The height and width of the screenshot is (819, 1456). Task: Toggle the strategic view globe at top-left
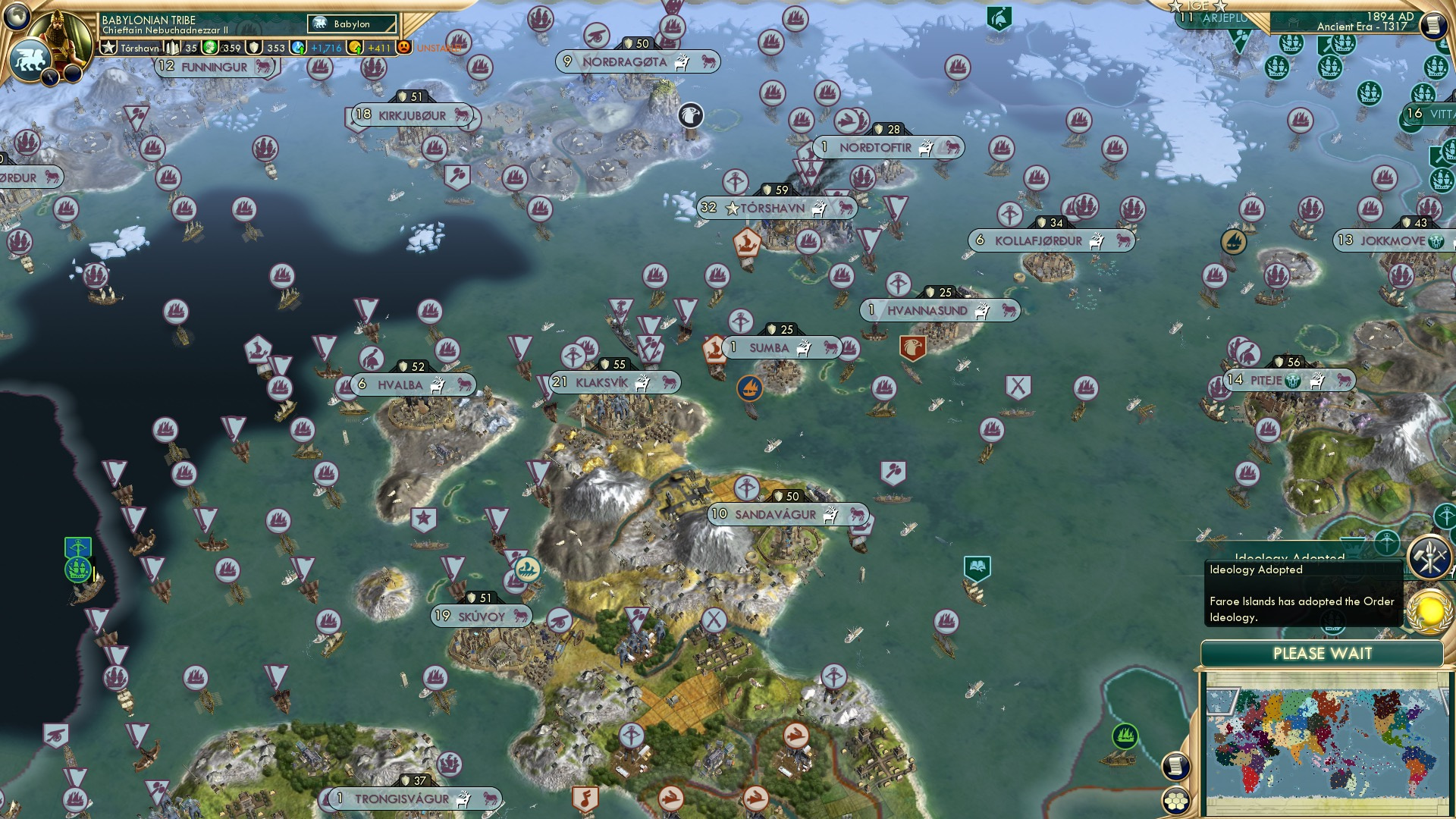(17, 17)
